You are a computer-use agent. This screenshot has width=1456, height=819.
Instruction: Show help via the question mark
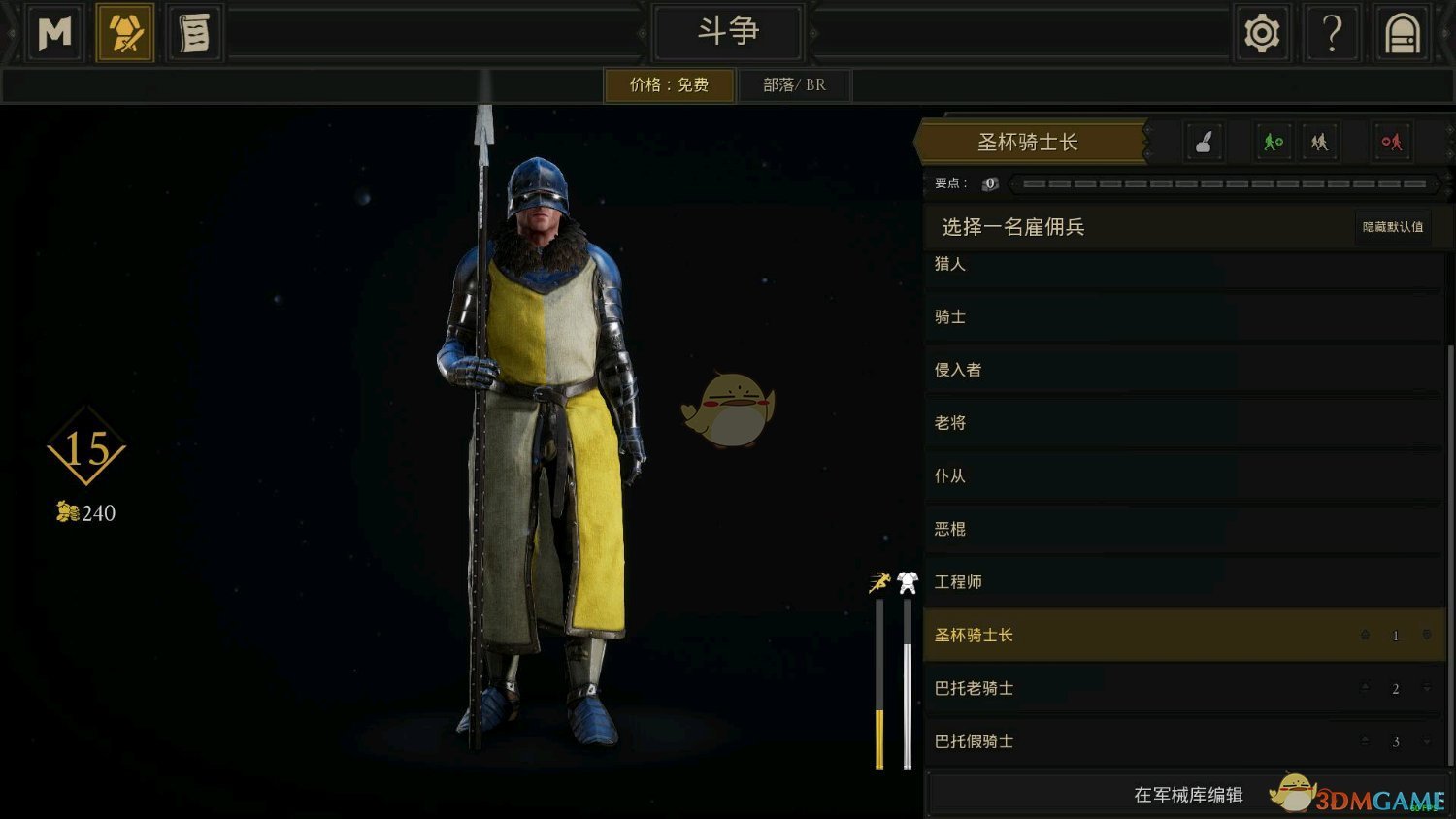tap(1332, 33)
